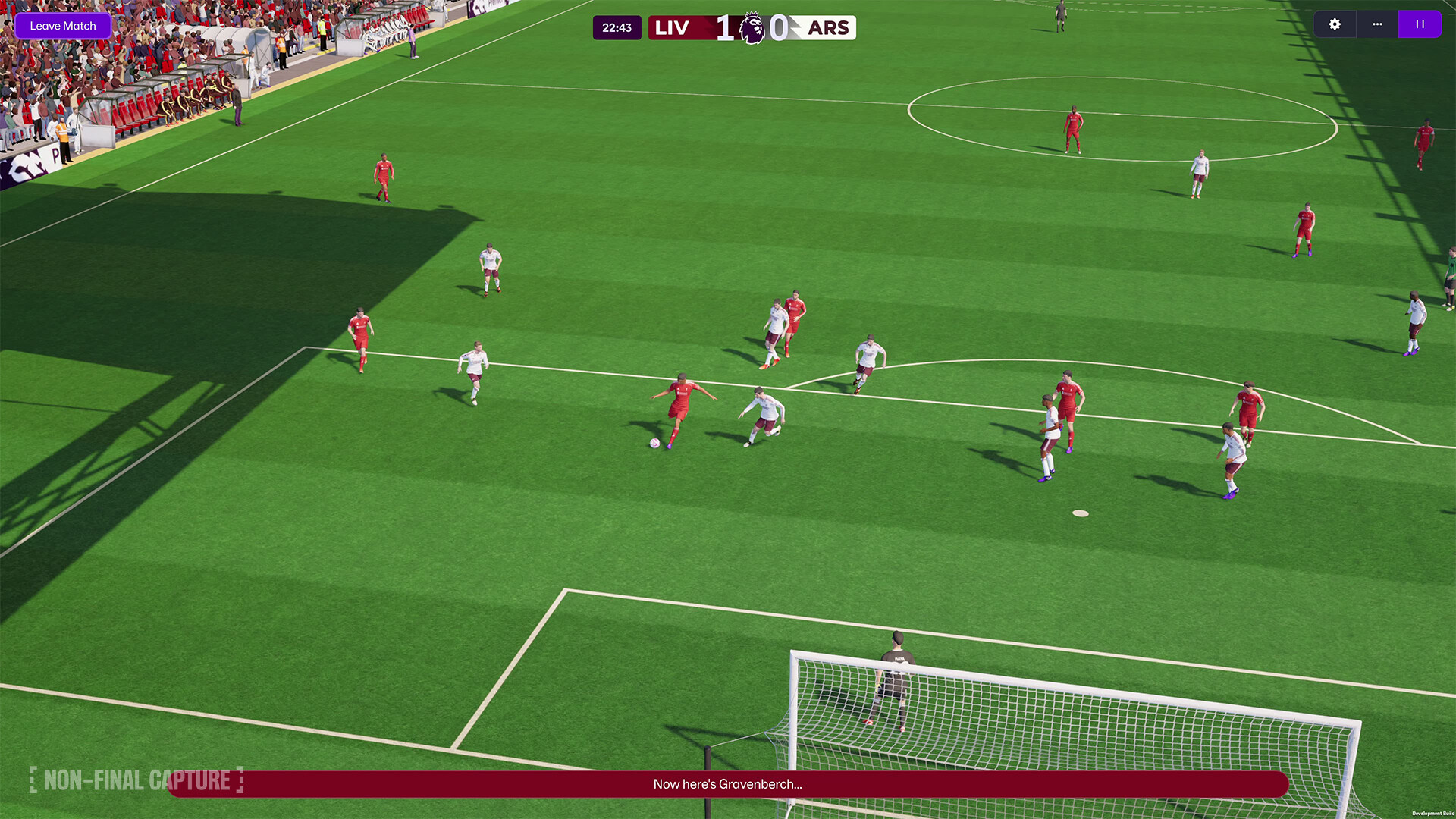Click the Premier League lion logo on the scoreboard
Viewport: 1456px width, 819px height.
[750, 27]
